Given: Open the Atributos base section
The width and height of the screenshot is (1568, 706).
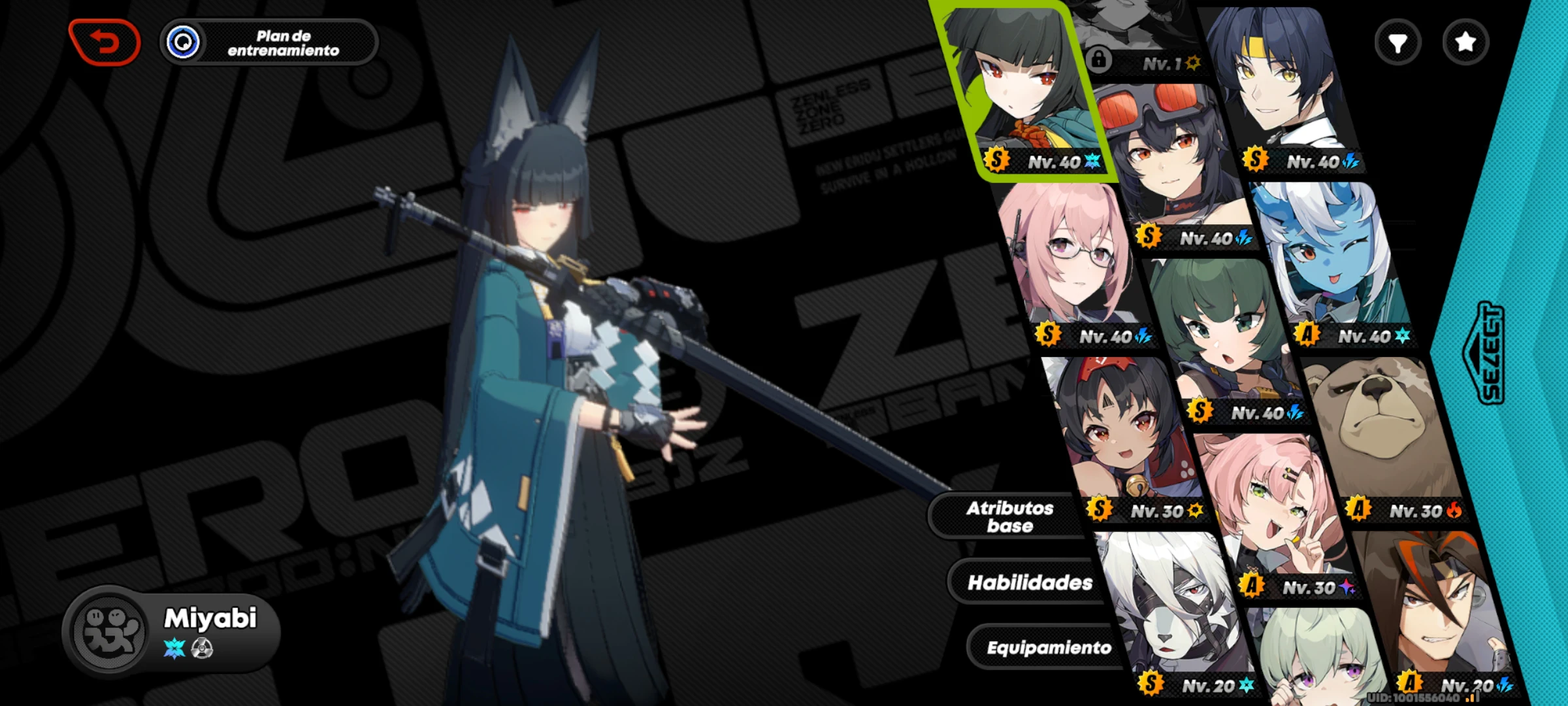Looking at the screenshot, I should [1010, 516].
